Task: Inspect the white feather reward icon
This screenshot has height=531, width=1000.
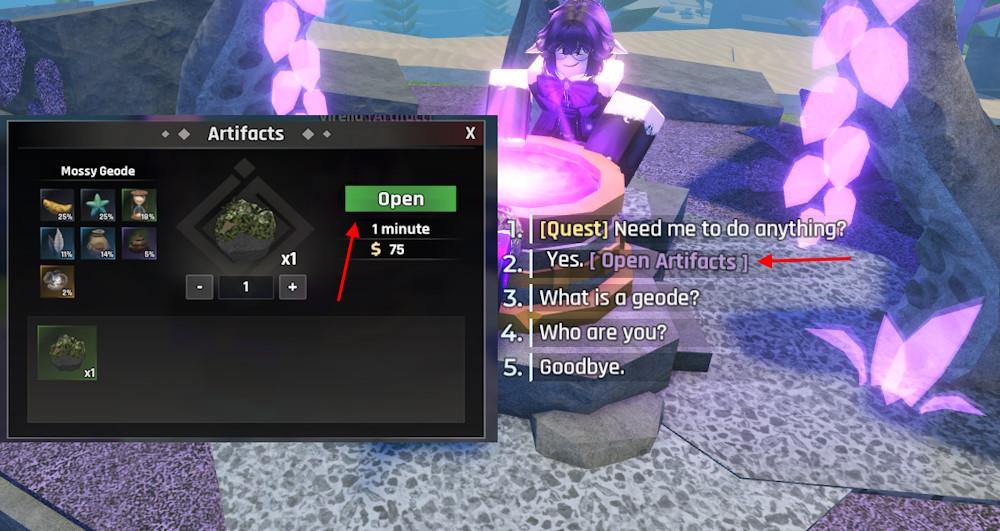Action: (x=56, y=243)
